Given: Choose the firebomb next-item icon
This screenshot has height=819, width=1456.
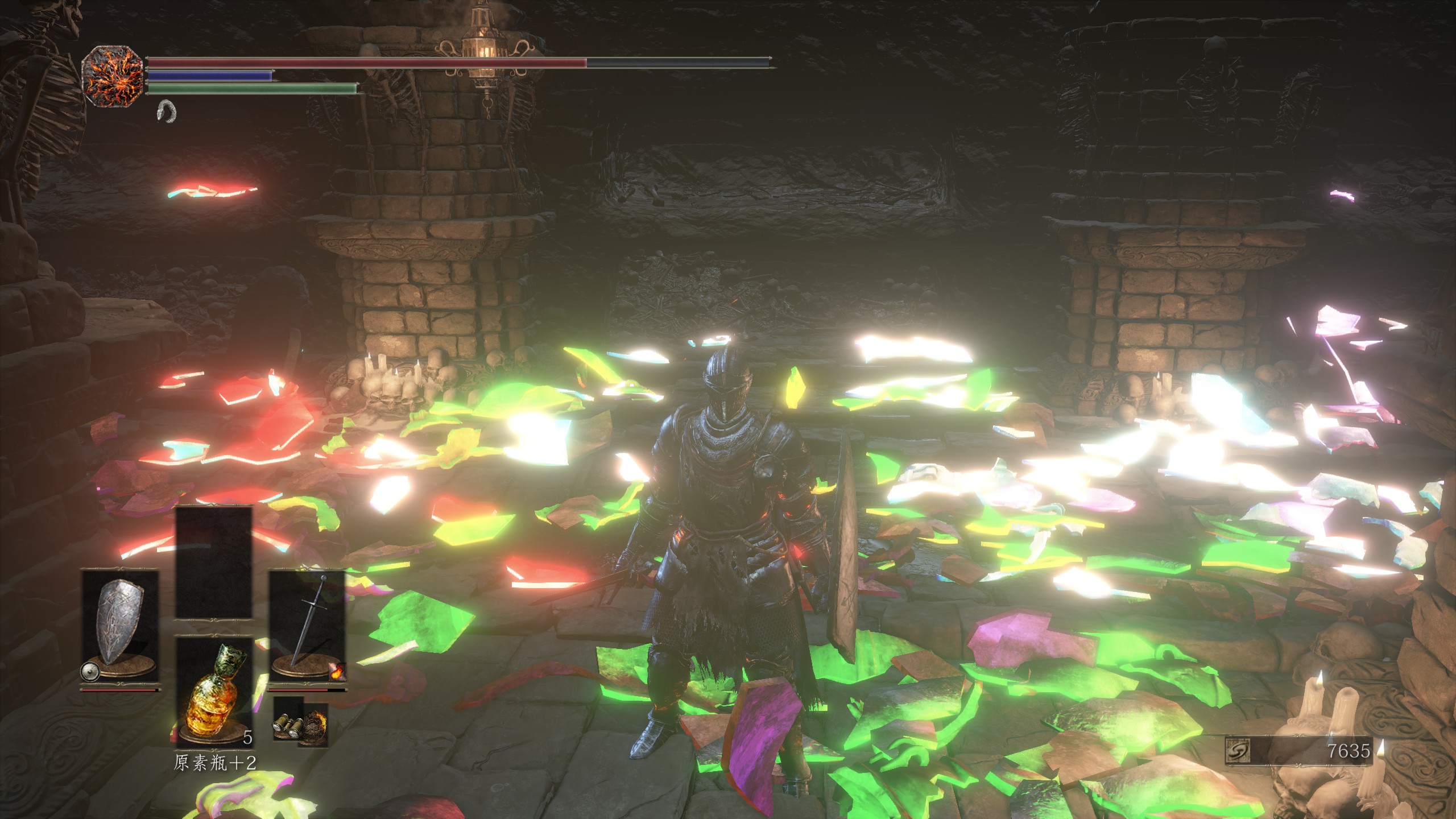Looking at the screenshot, I should (313, 726).
